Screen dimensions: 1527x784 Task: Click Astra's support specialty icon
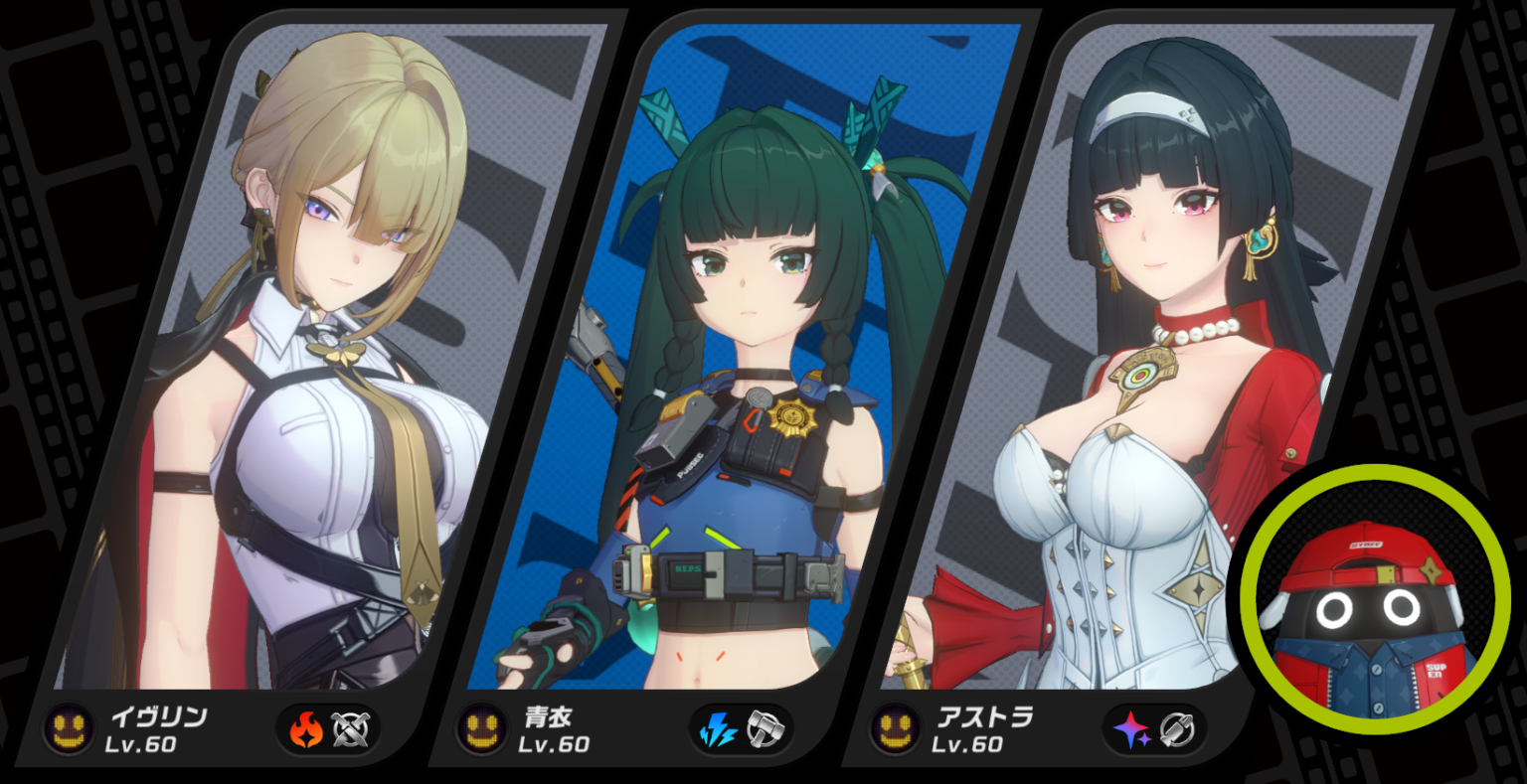tap(1177, 730)
